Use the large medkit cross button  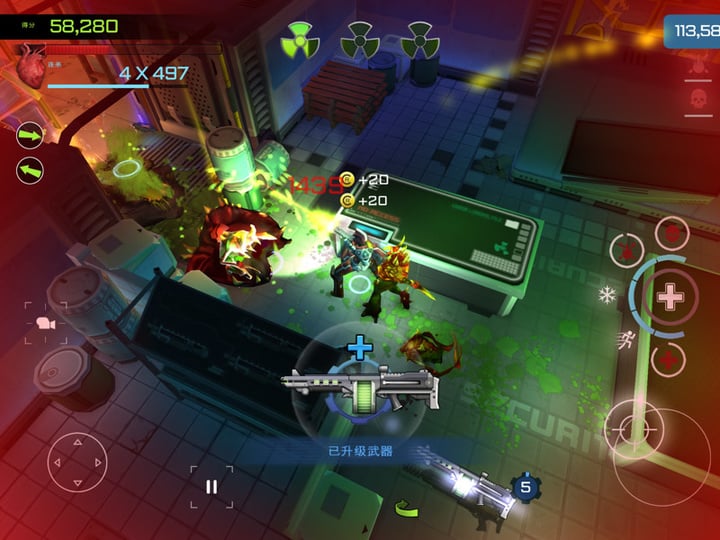(x=670, y=296)
